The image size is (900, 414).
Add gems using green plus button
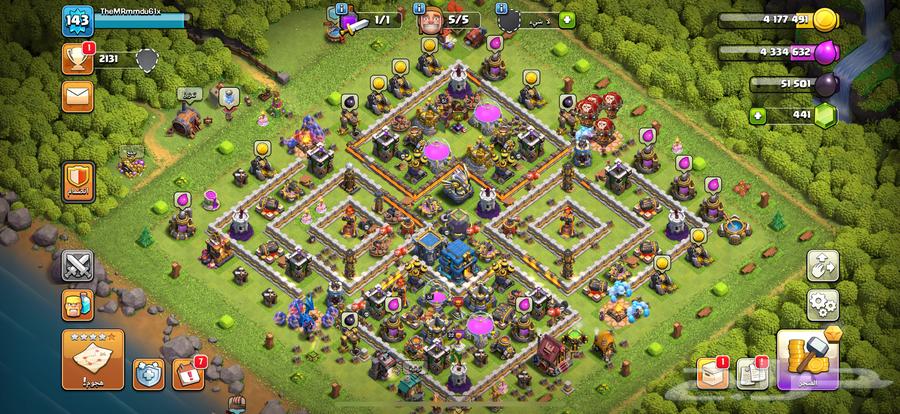tap(758, 116)
